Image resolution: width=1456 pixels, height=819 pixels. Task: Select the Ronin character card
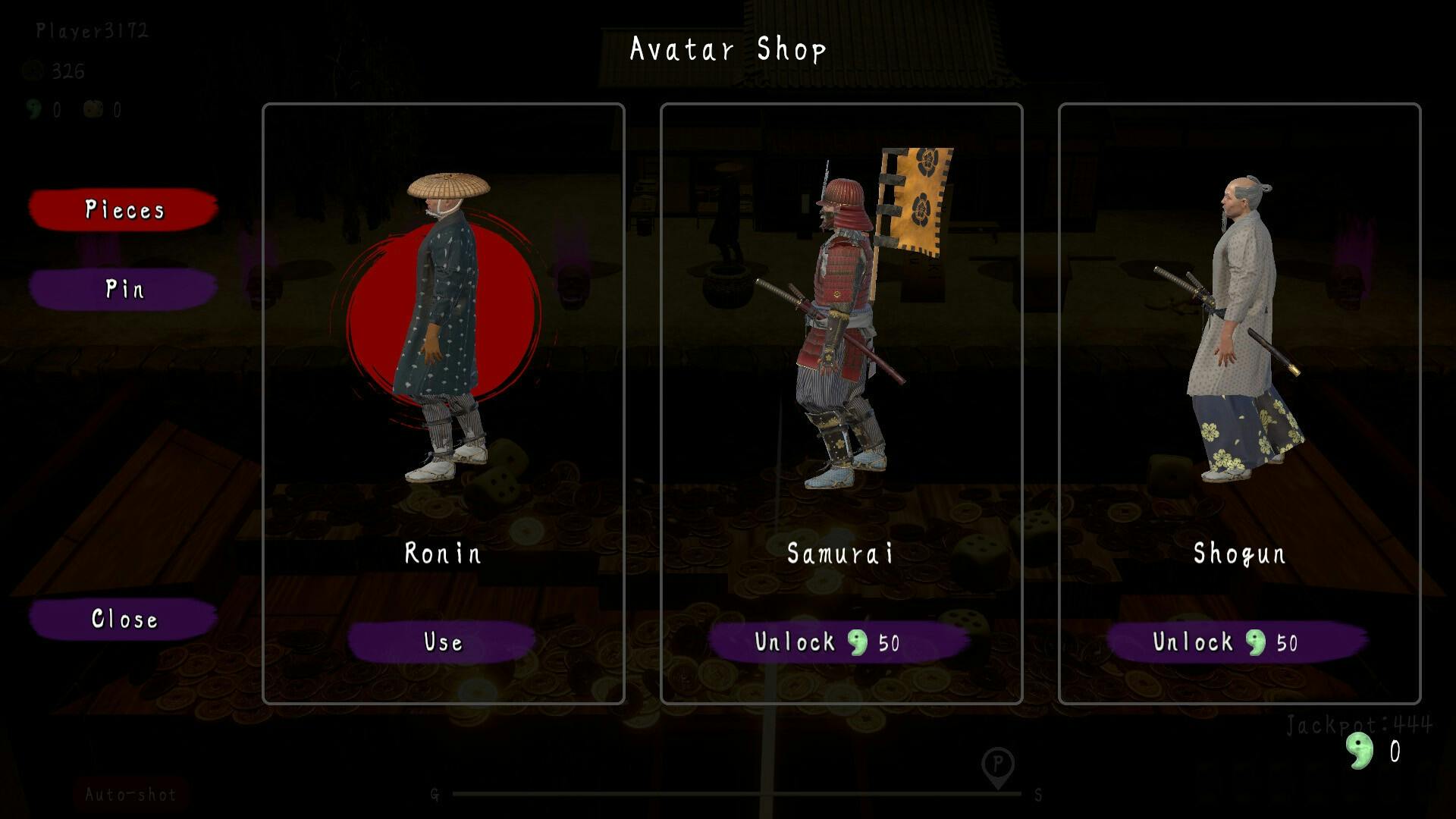point(444,341)
